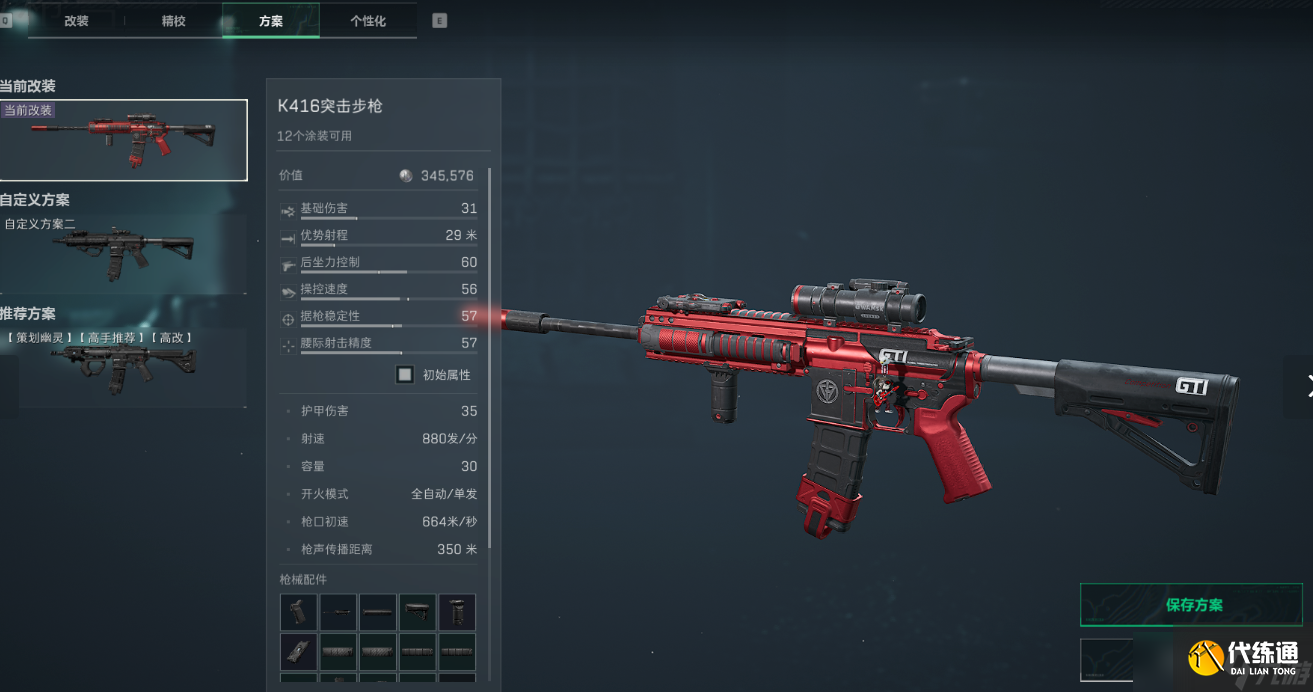Go to the 个性化 tab
This screenshot has width=1313, height=692.
pyautogui.click(x=367, y=21)
